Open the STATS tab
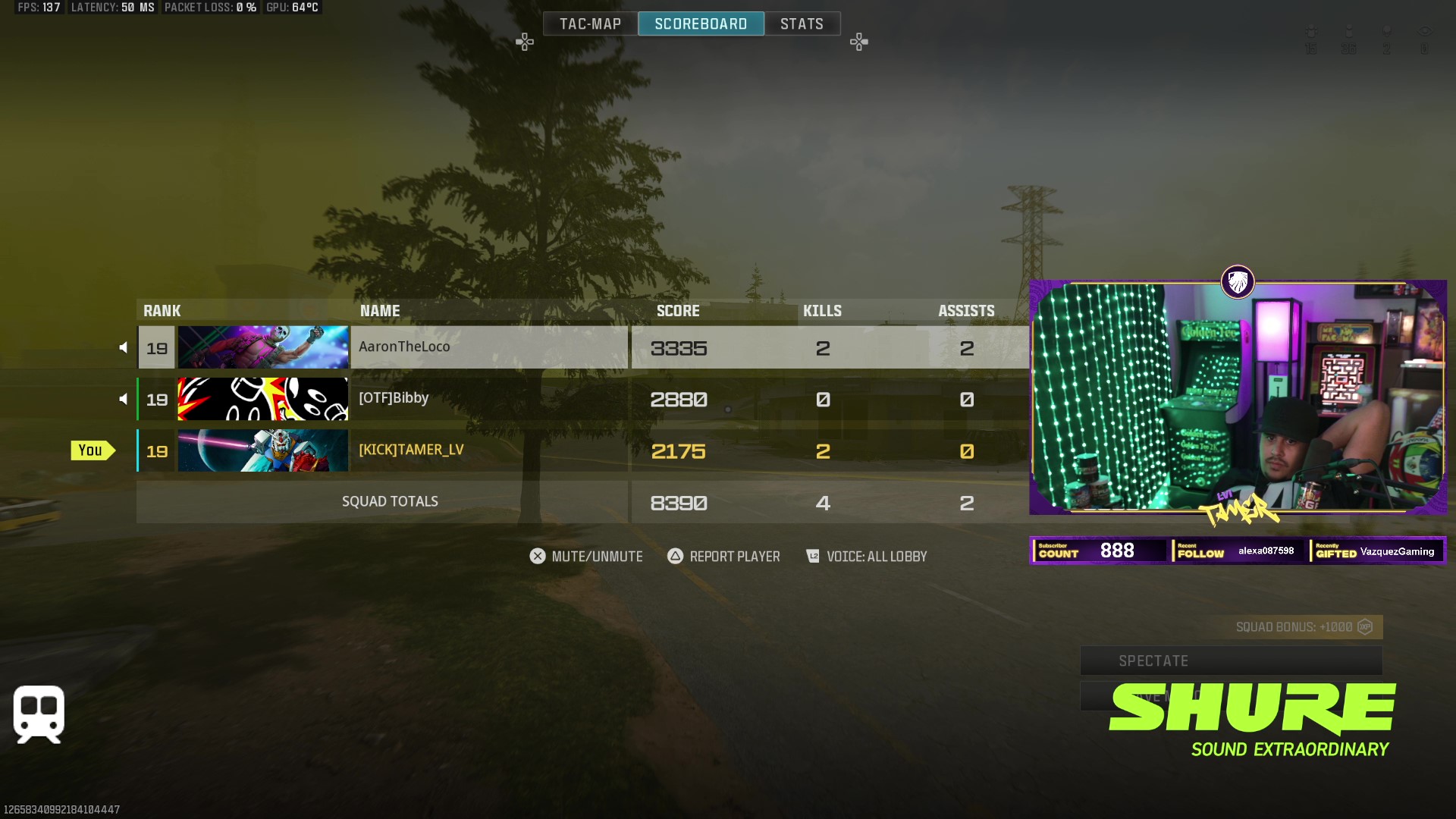Viewport: 1456px width, 819px height. coord(802,24)
